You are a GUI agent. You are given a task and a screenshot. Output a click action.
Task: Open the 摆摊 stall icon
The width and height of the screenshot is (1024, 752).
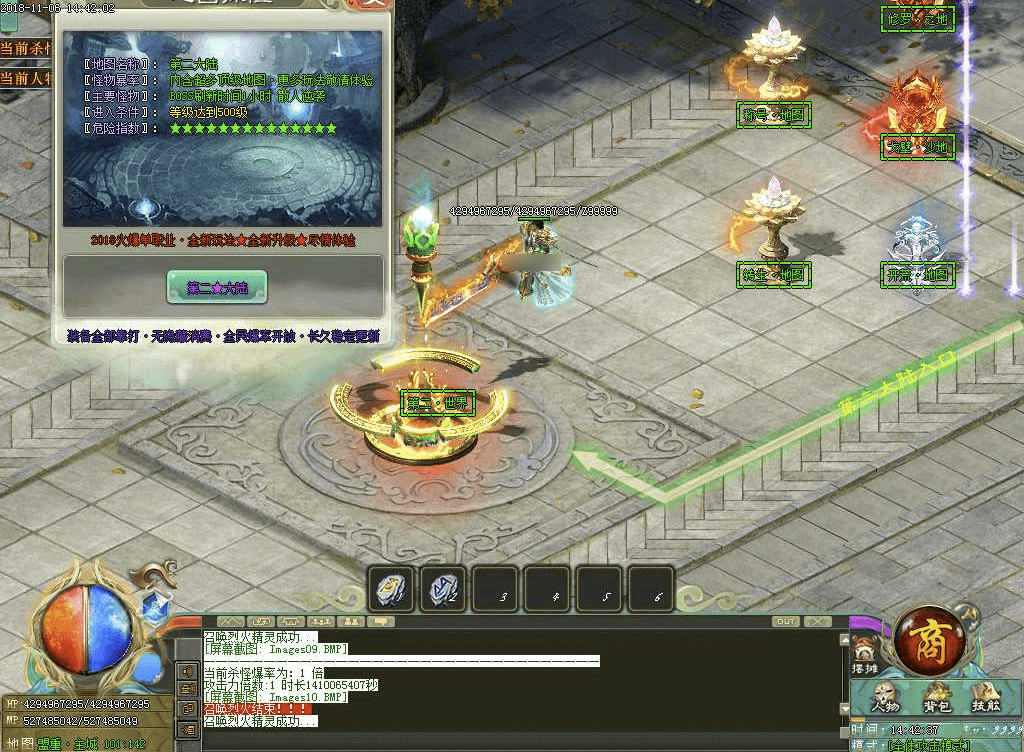[x=862, y=657]
